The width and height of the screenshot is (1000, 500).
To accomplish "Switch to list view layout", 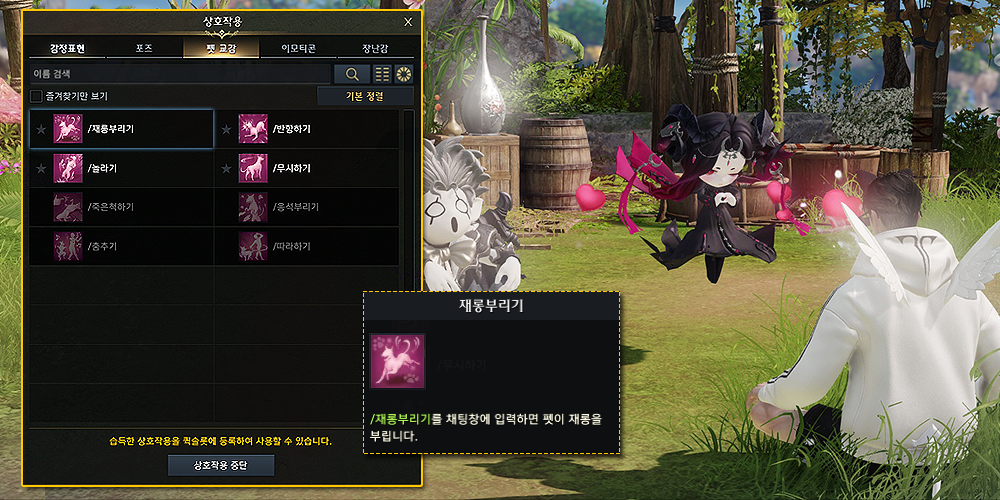I will click(382, 74).
